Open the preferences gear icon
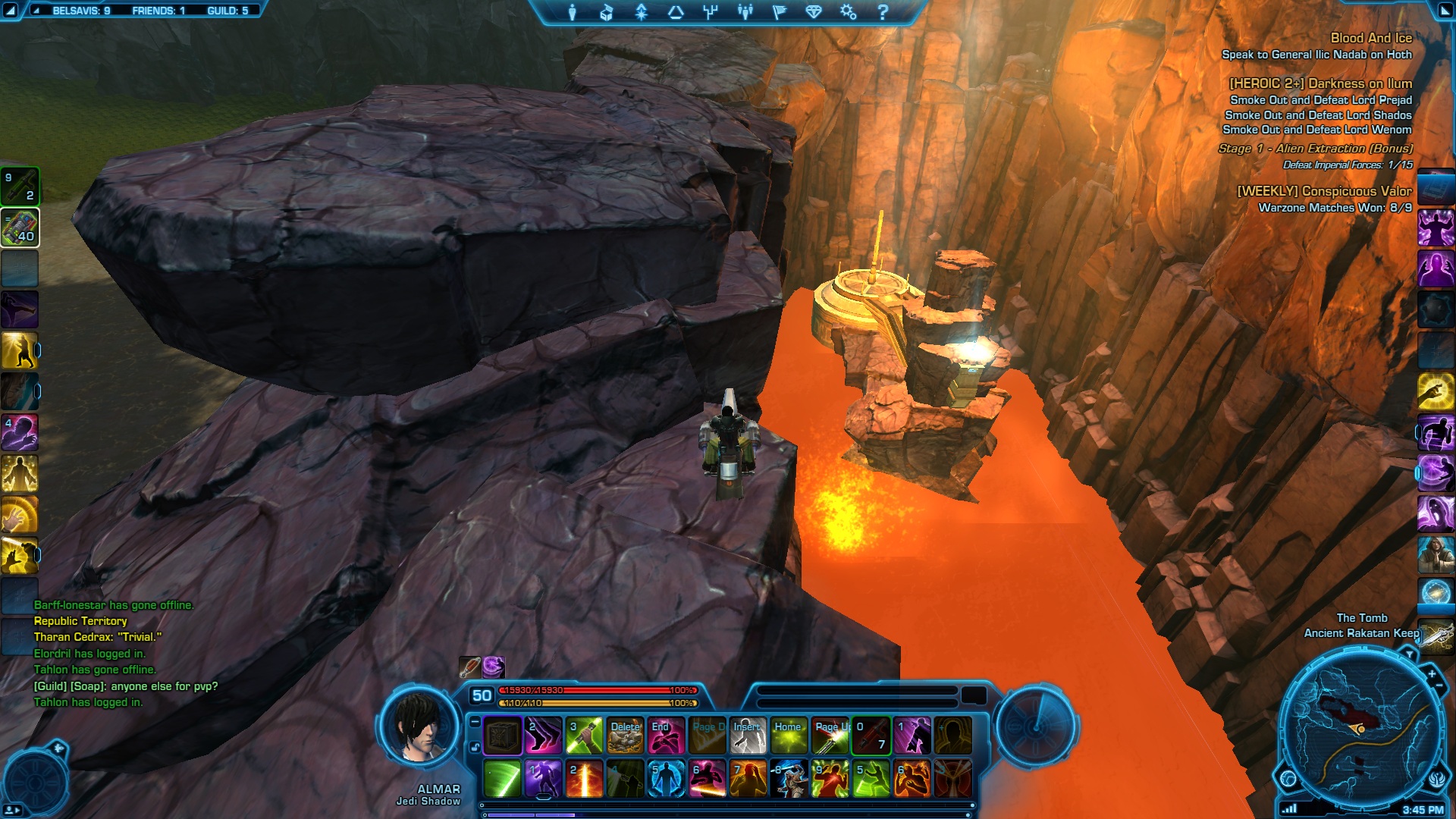The image size is (1456, 819). (848, 12)
